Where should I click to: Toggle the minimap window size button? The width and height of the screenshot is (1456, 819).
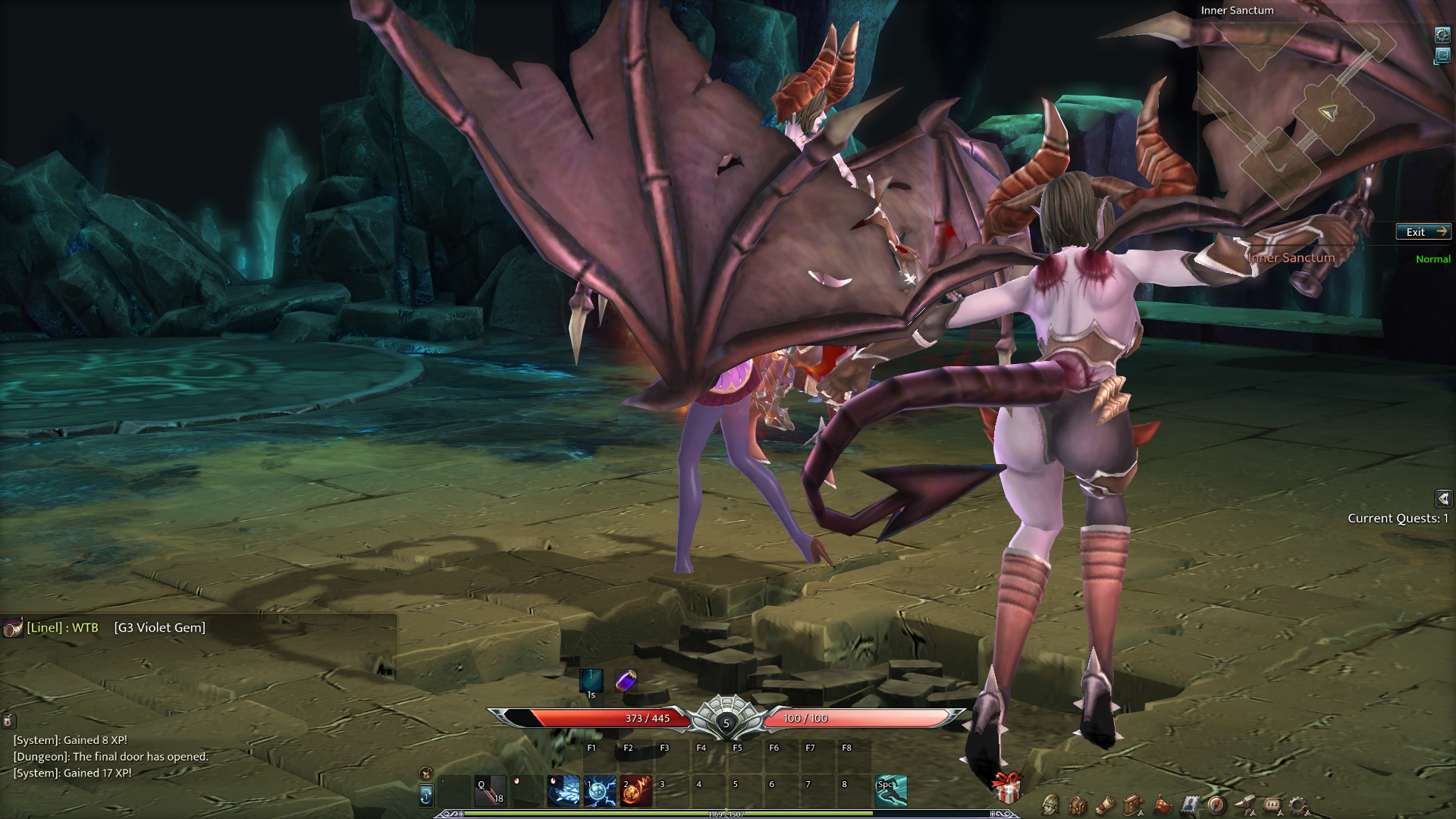point(1442,56)
